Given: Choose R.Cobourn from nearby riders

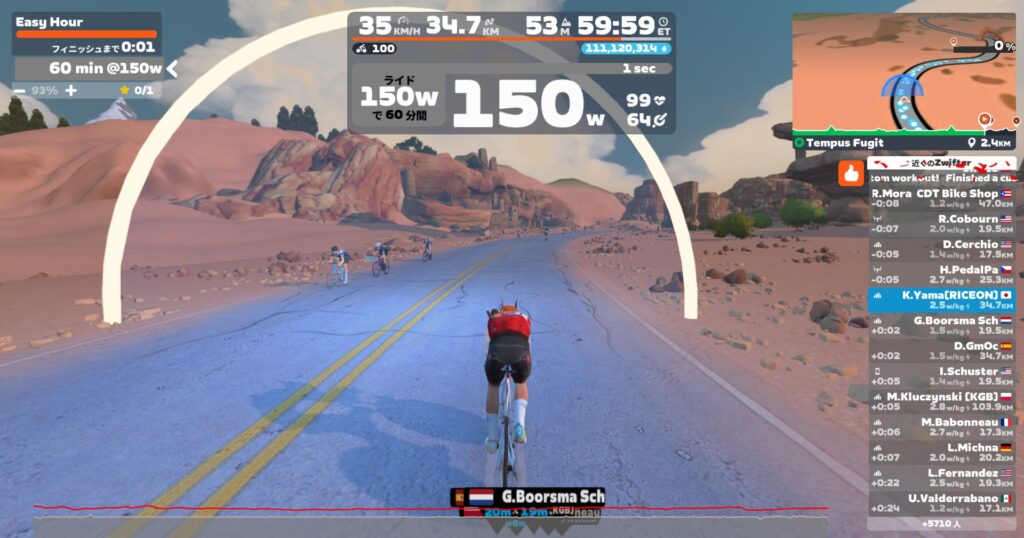Looking at the screenshot, I should pyautogui.click(x=942, y=224).
